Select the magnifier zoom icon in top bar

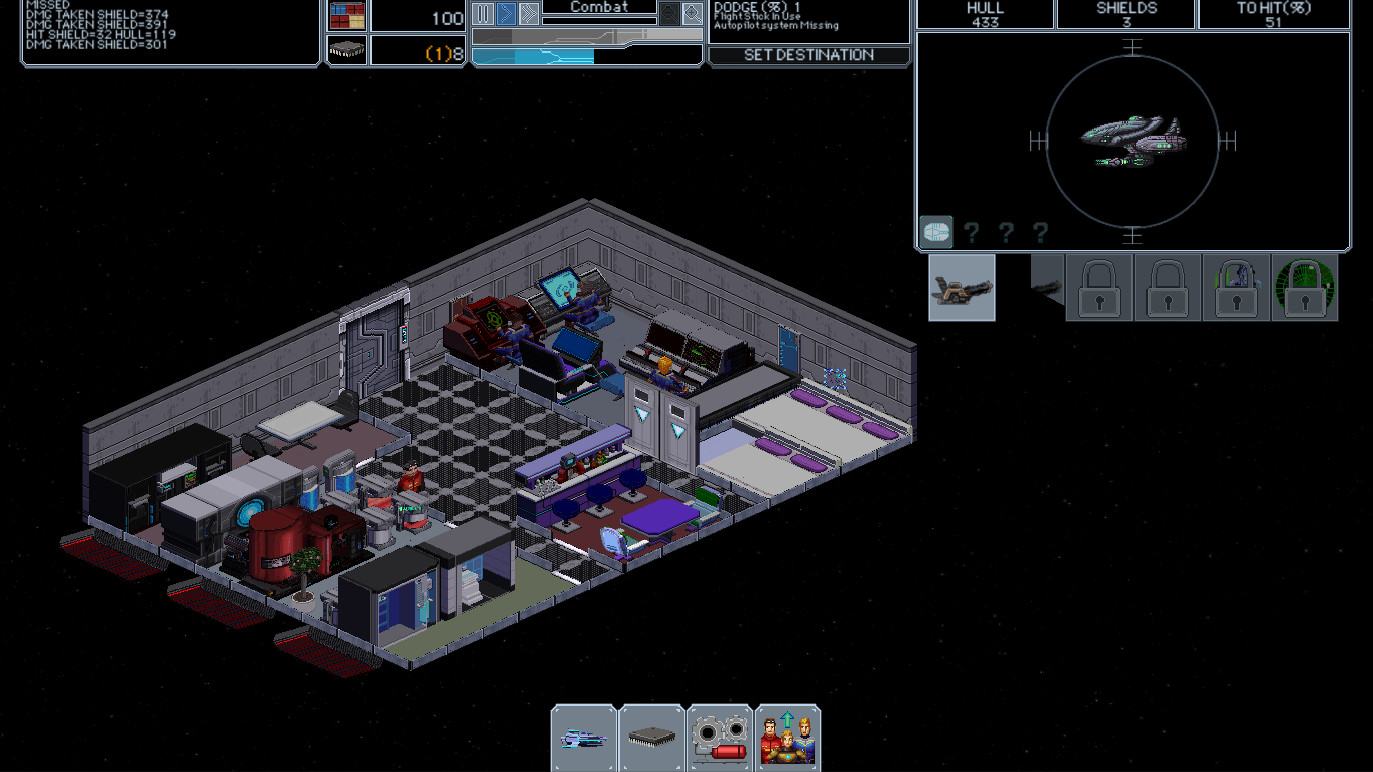pos(692,13)
